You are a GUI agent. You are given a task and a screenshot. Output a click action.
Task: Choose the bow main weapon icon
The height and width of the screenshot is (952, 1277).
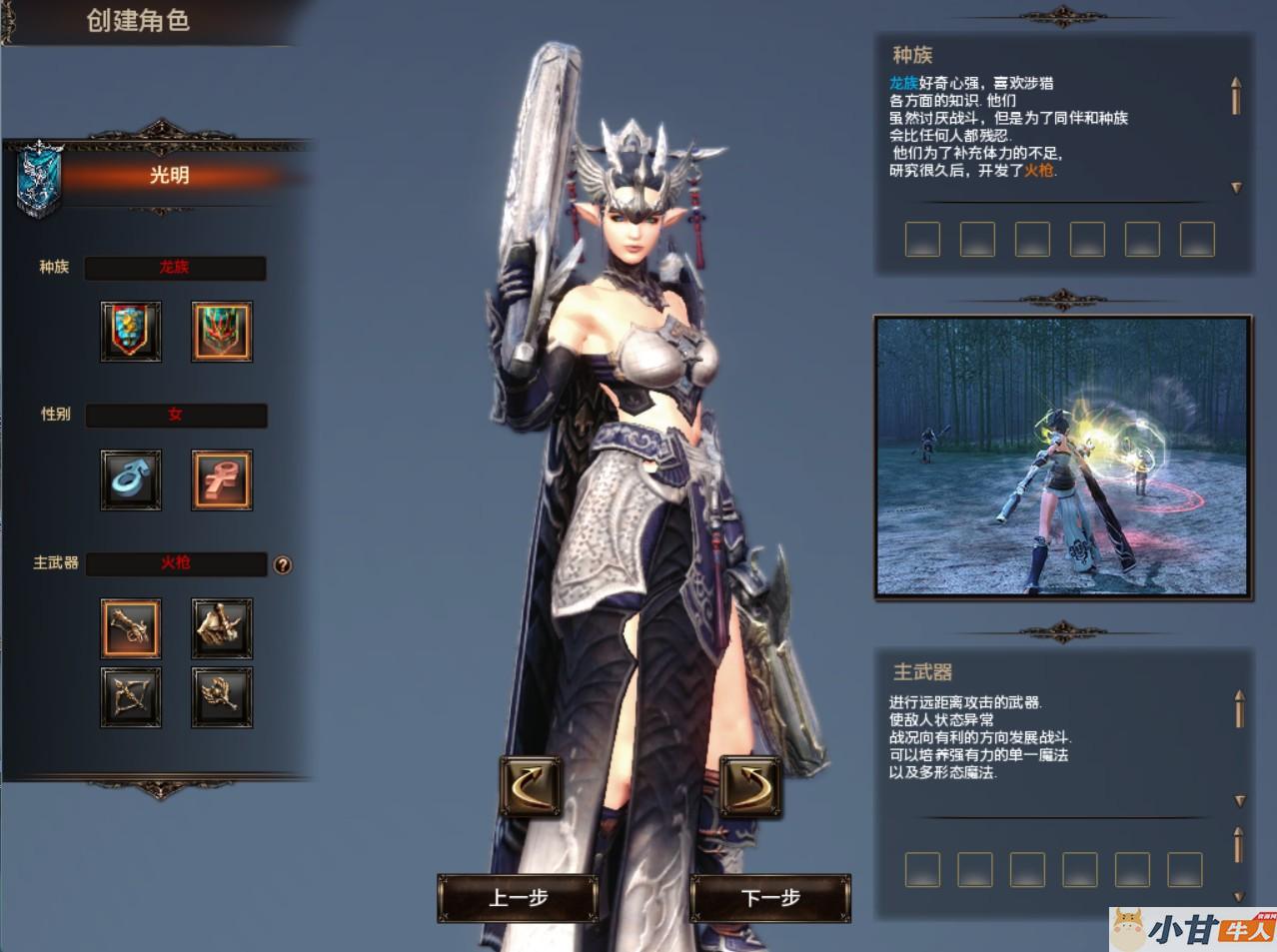click(131, 696)
